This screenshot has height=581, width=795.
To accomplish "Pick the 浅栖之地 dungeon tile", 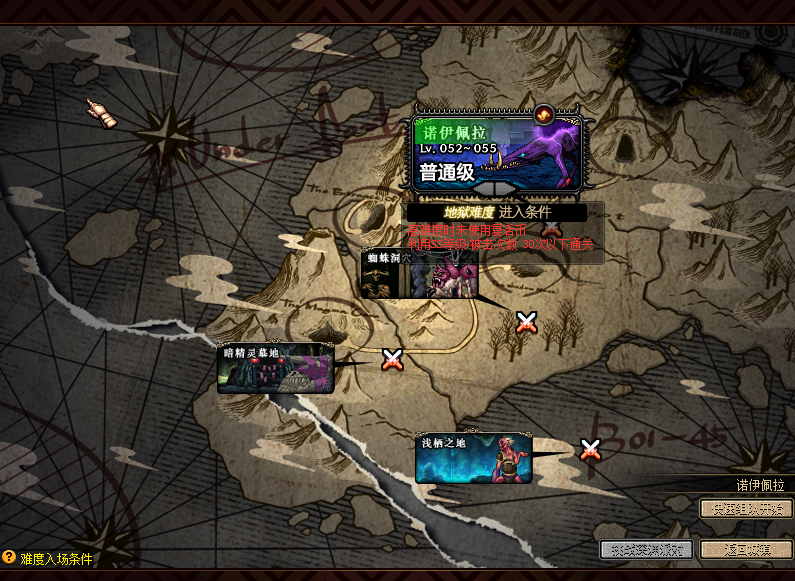I will 473,458.
